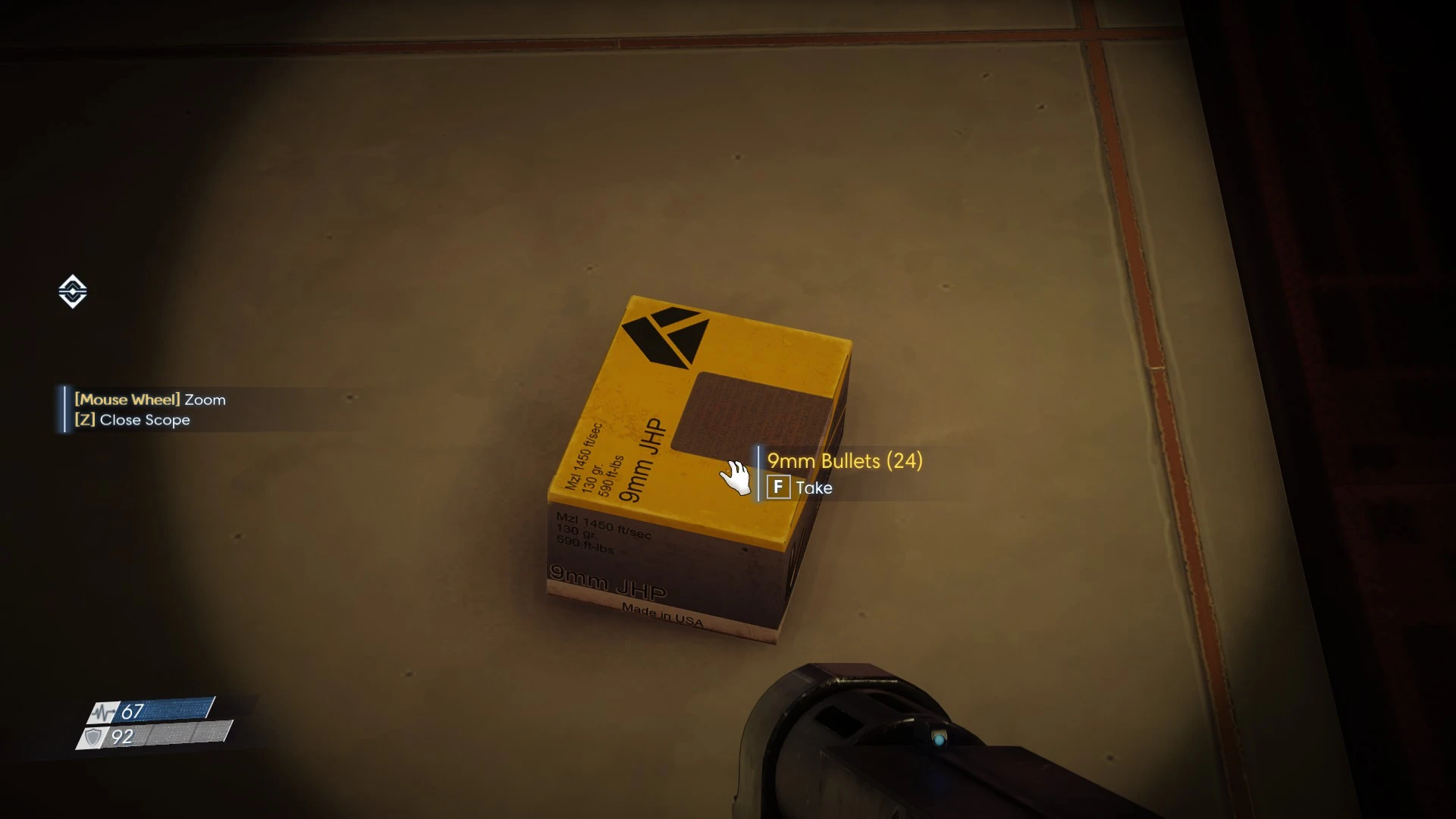Viewport: 1456px width, 819px height.
Task: Click the Mouse Wheel Zoom menu entry
Action: tap(149, 400)
